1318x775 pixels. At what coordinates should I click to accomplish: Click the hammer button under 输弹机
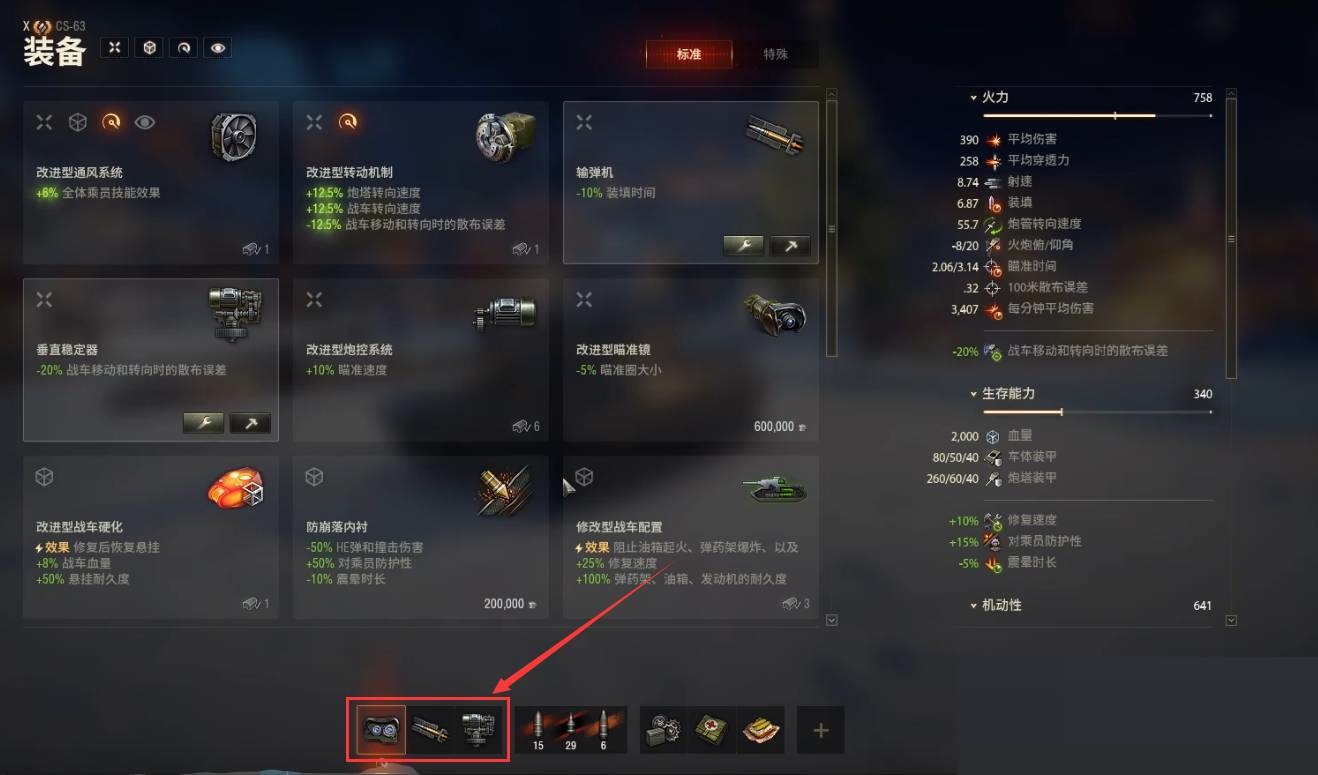791,246
